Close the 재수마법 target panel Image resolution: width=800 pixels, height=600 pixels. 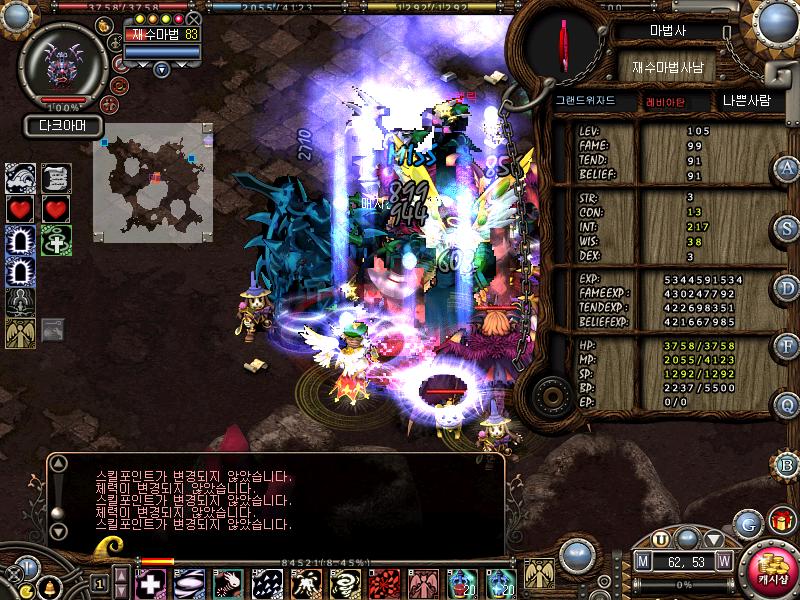[194, 19]
